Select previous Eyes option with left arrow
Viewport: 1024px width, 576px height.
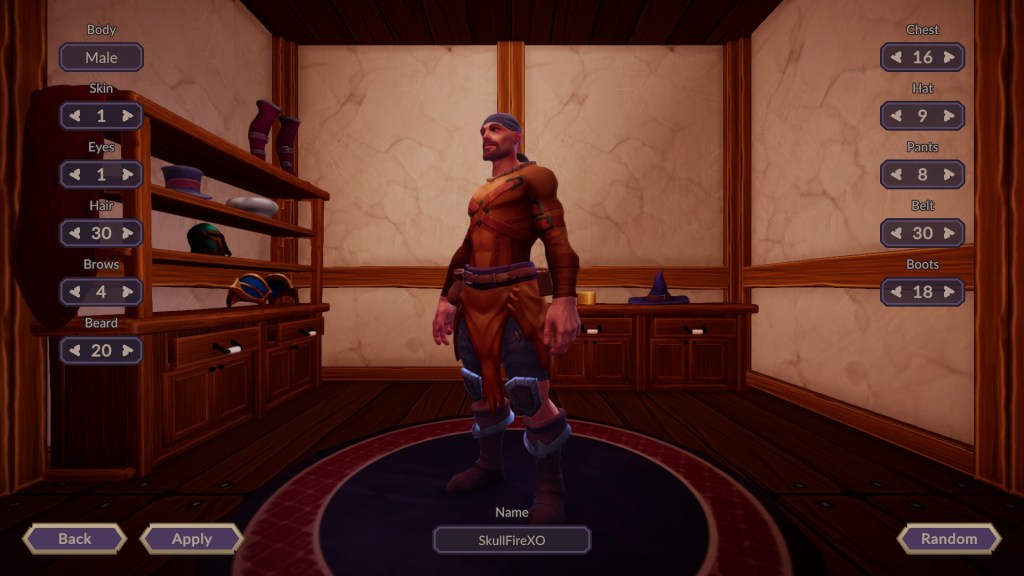pos(75,175)
